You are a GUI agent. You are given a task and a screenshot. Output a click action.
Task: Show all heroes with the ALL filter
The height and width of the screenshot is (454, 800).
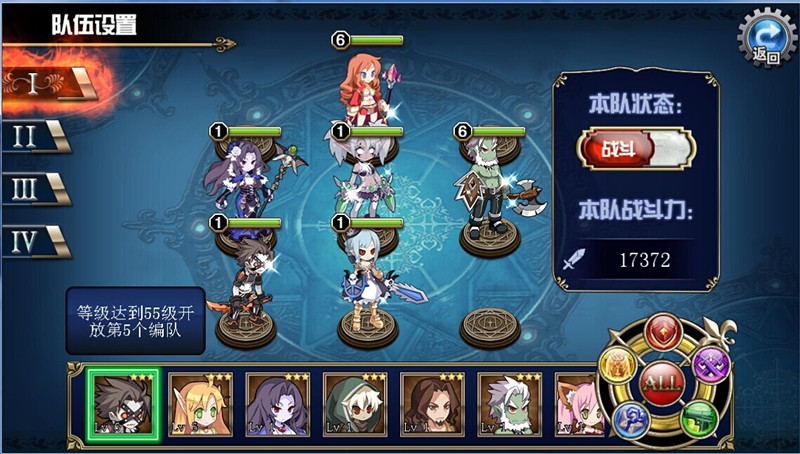(x=661, y=383)
